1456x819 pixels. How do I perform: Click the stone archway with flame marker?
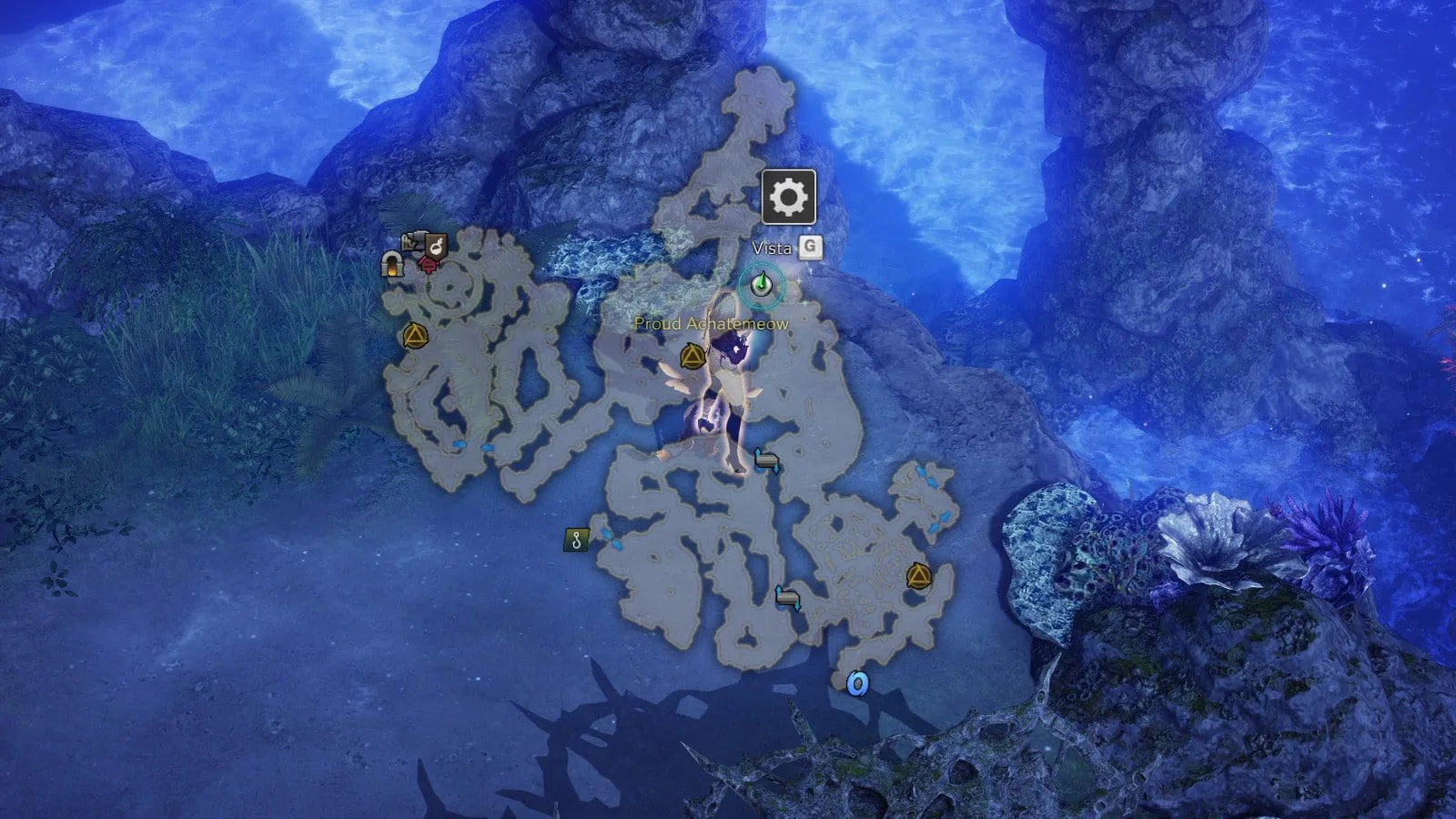(393, 265)
